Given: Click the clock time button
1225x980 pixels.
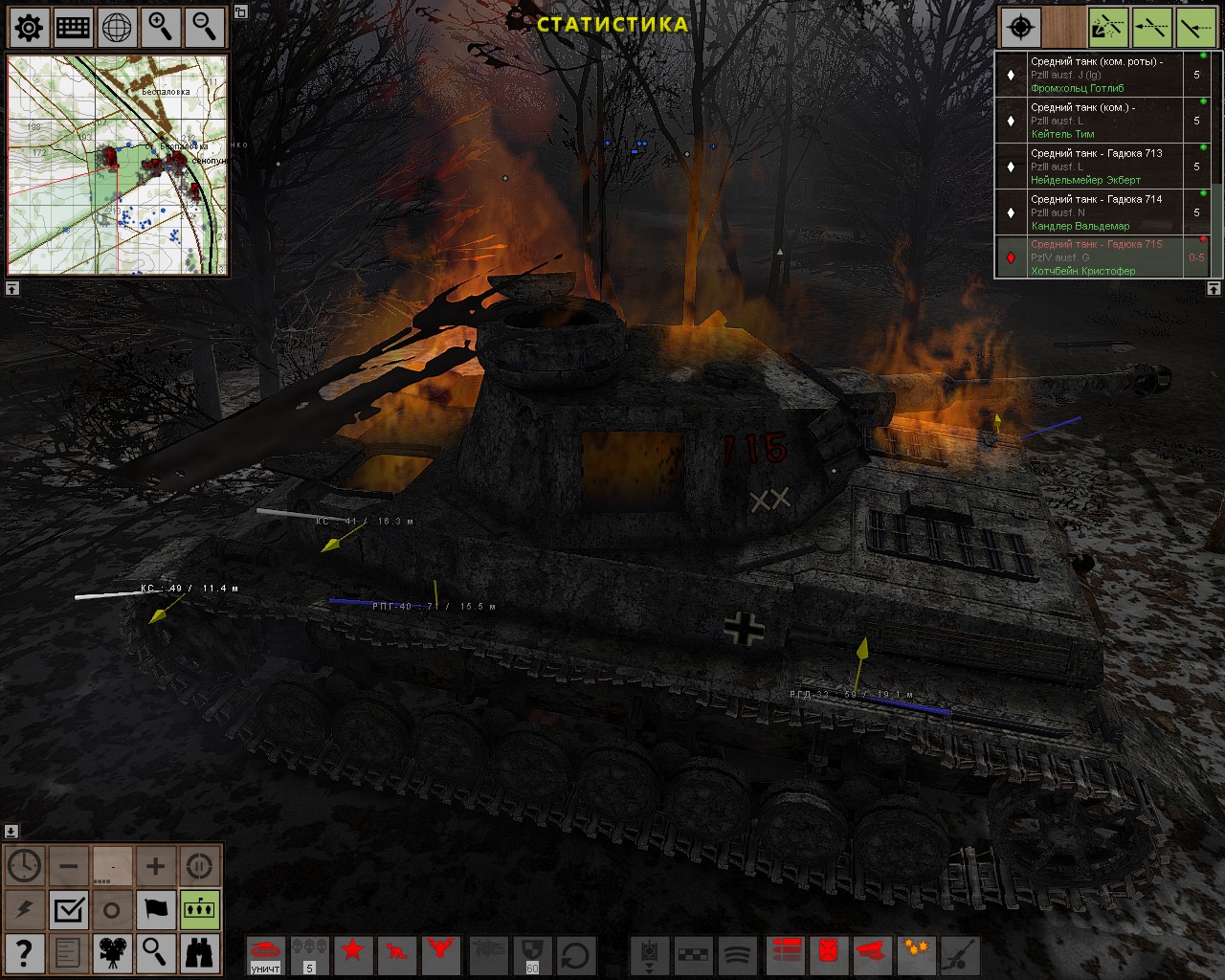Looking at the screenshot, I should pyautogui.click(x=25, y=866).
